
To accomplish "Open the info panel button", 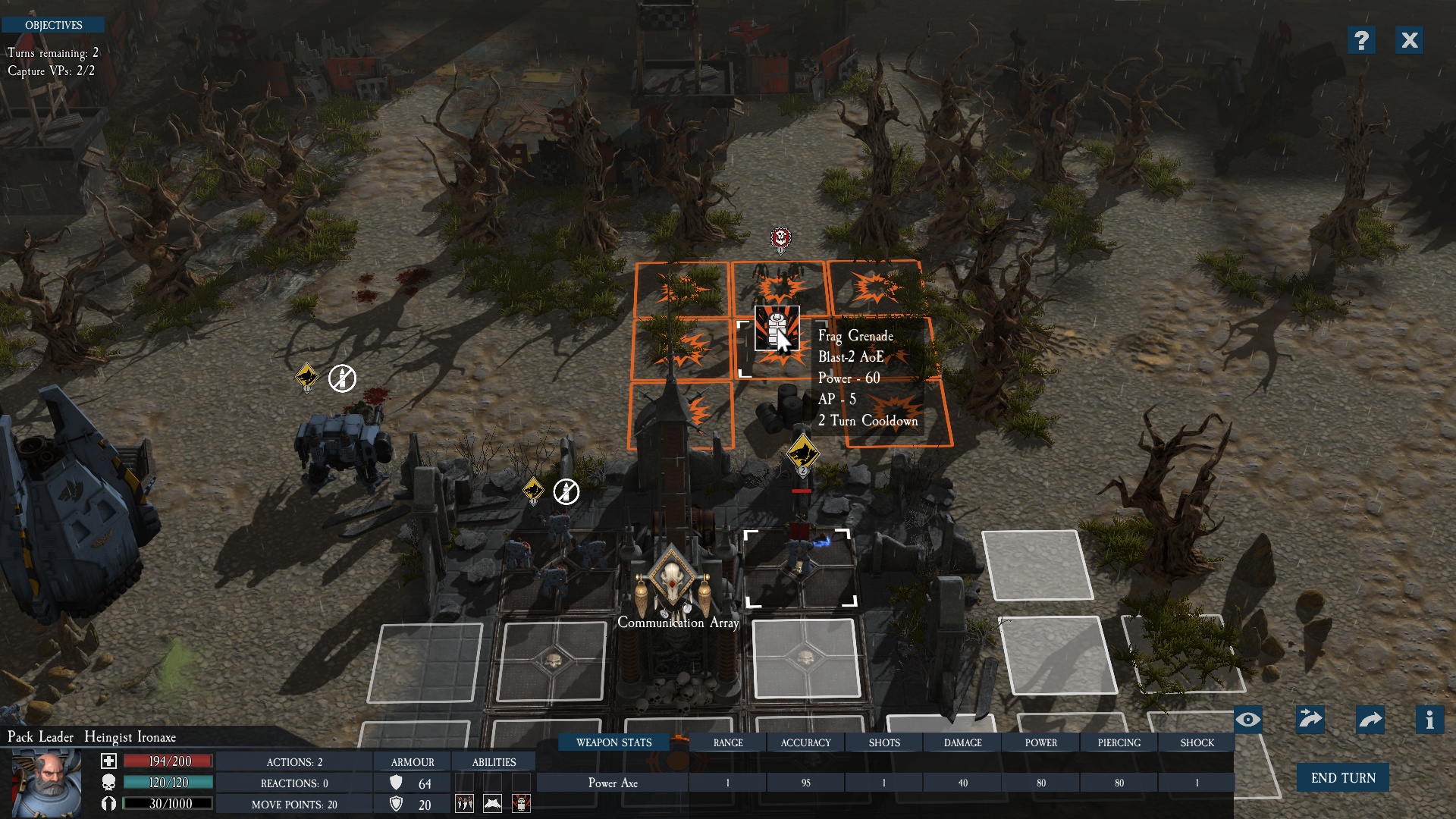I will point(1429,720).
